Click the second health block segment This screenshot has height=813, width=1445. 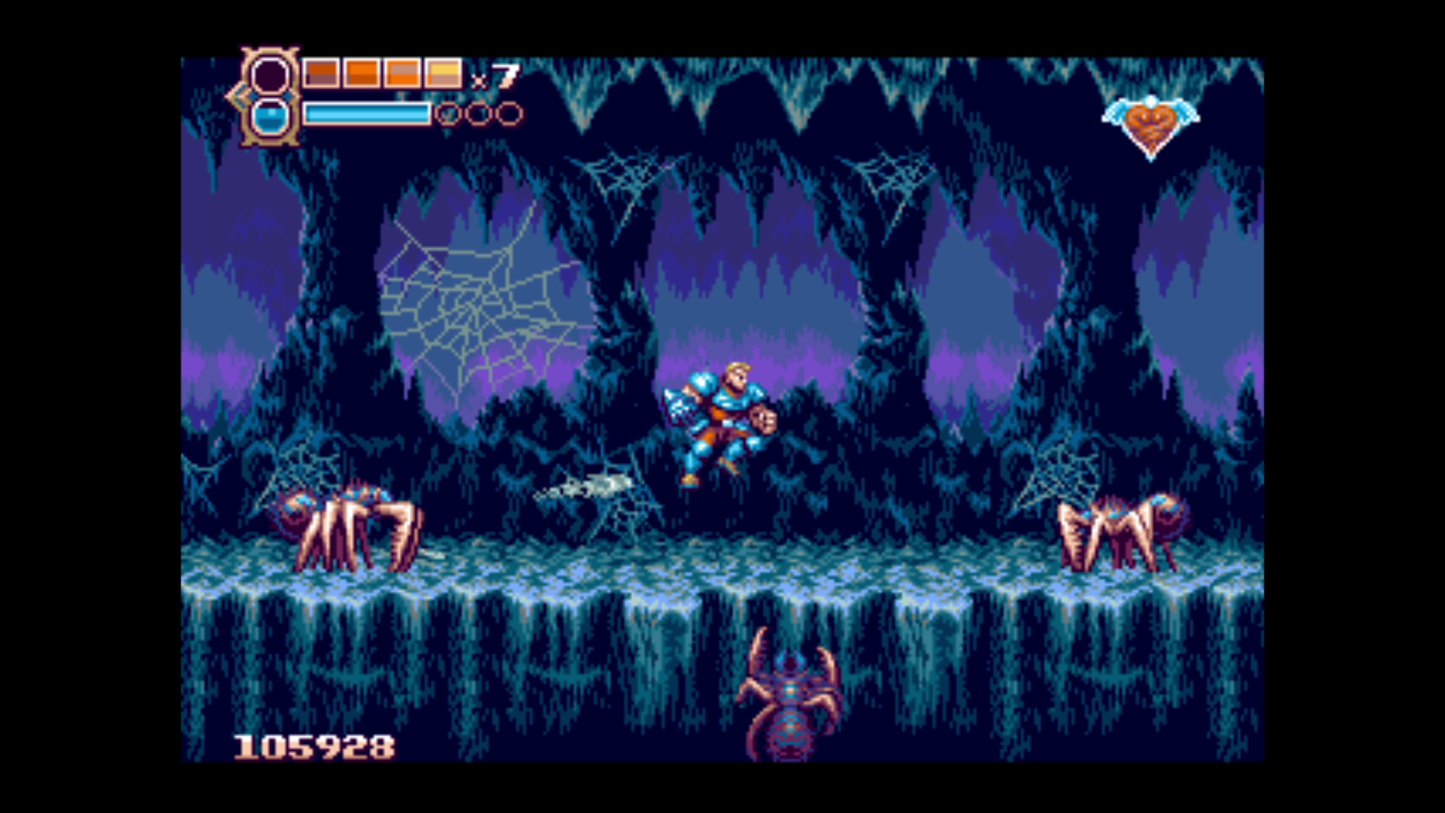point(362,72)
